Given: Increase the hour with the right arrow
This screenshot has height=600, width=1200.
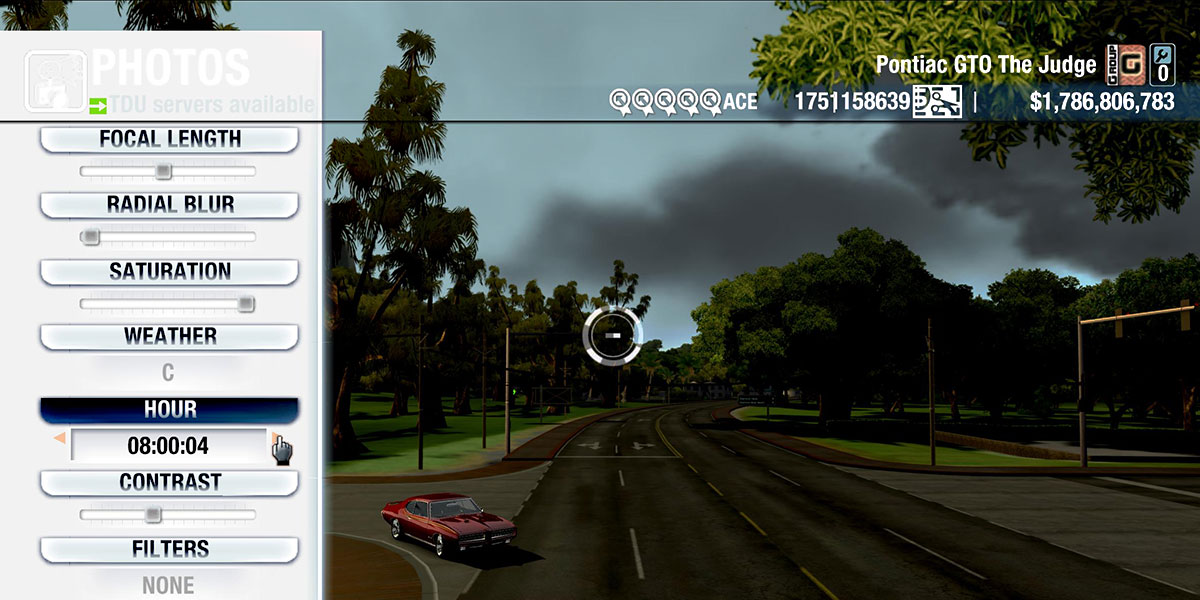Looking at the screenshot, I should [x=275, y=438].
